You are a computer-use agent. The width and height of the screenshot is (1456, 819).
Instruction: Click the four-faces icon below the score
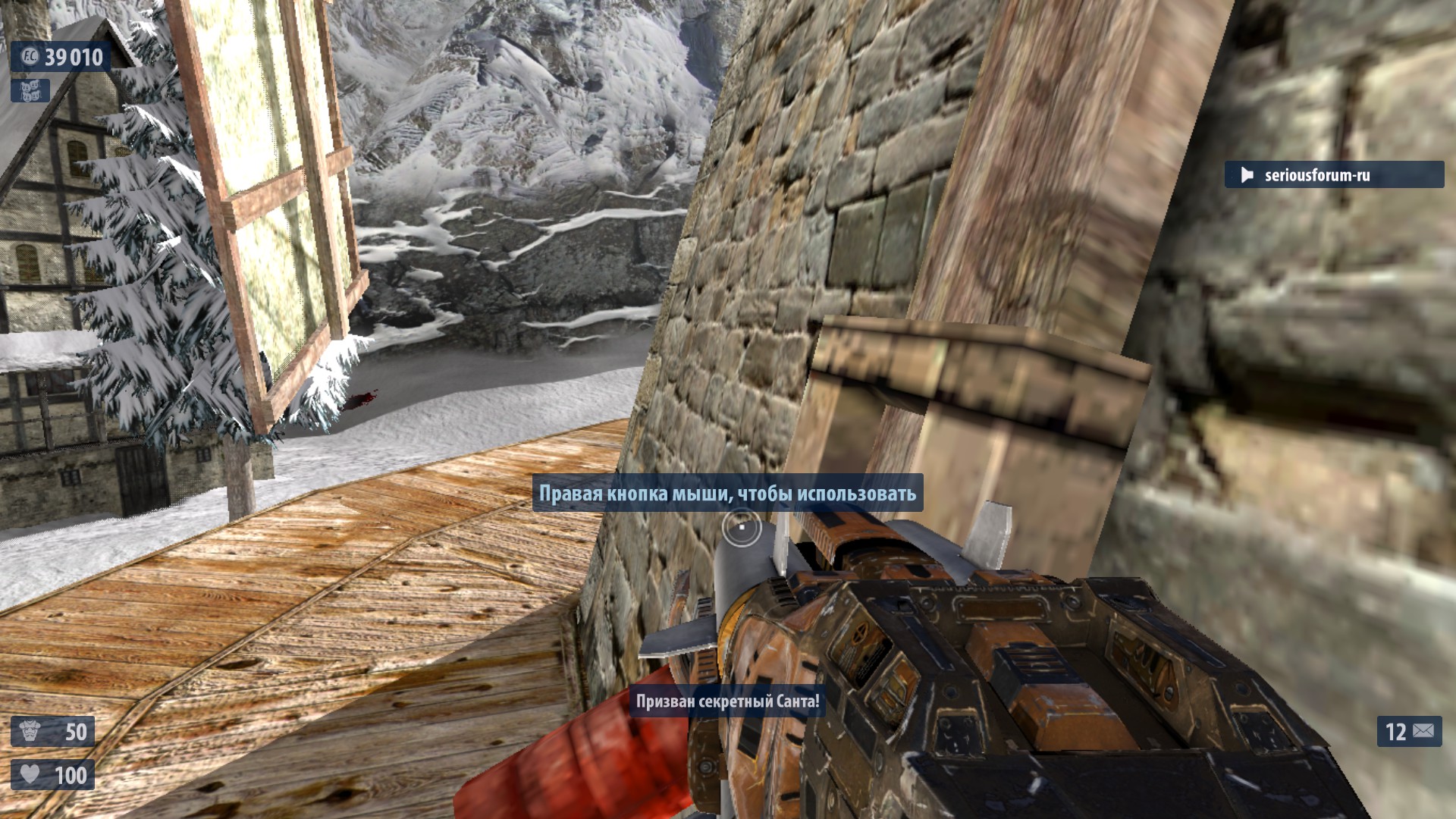click(x=30, y=91)
